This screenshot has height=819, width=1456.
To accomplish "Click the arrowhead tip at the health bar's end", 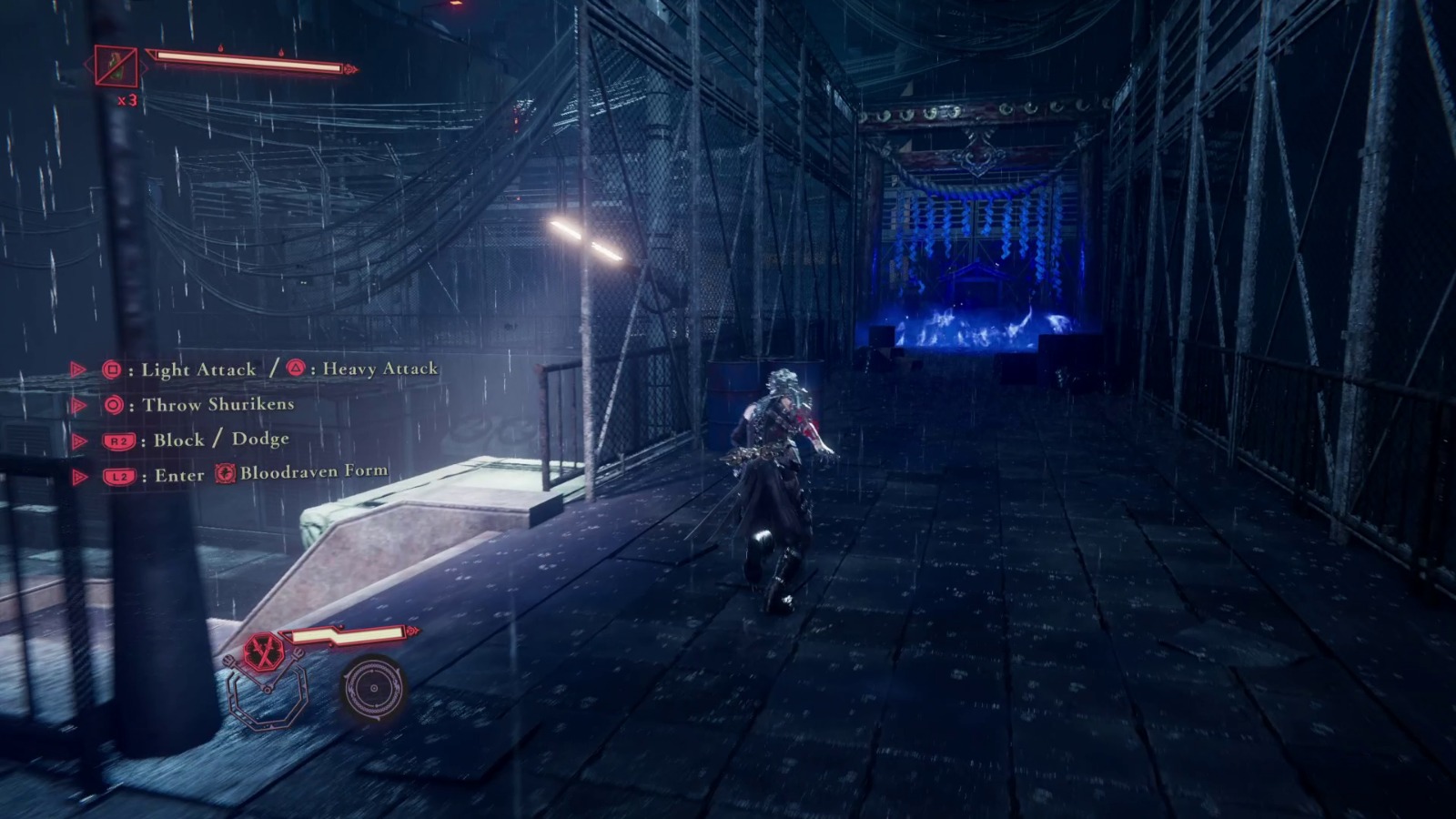I will [351, 69].
